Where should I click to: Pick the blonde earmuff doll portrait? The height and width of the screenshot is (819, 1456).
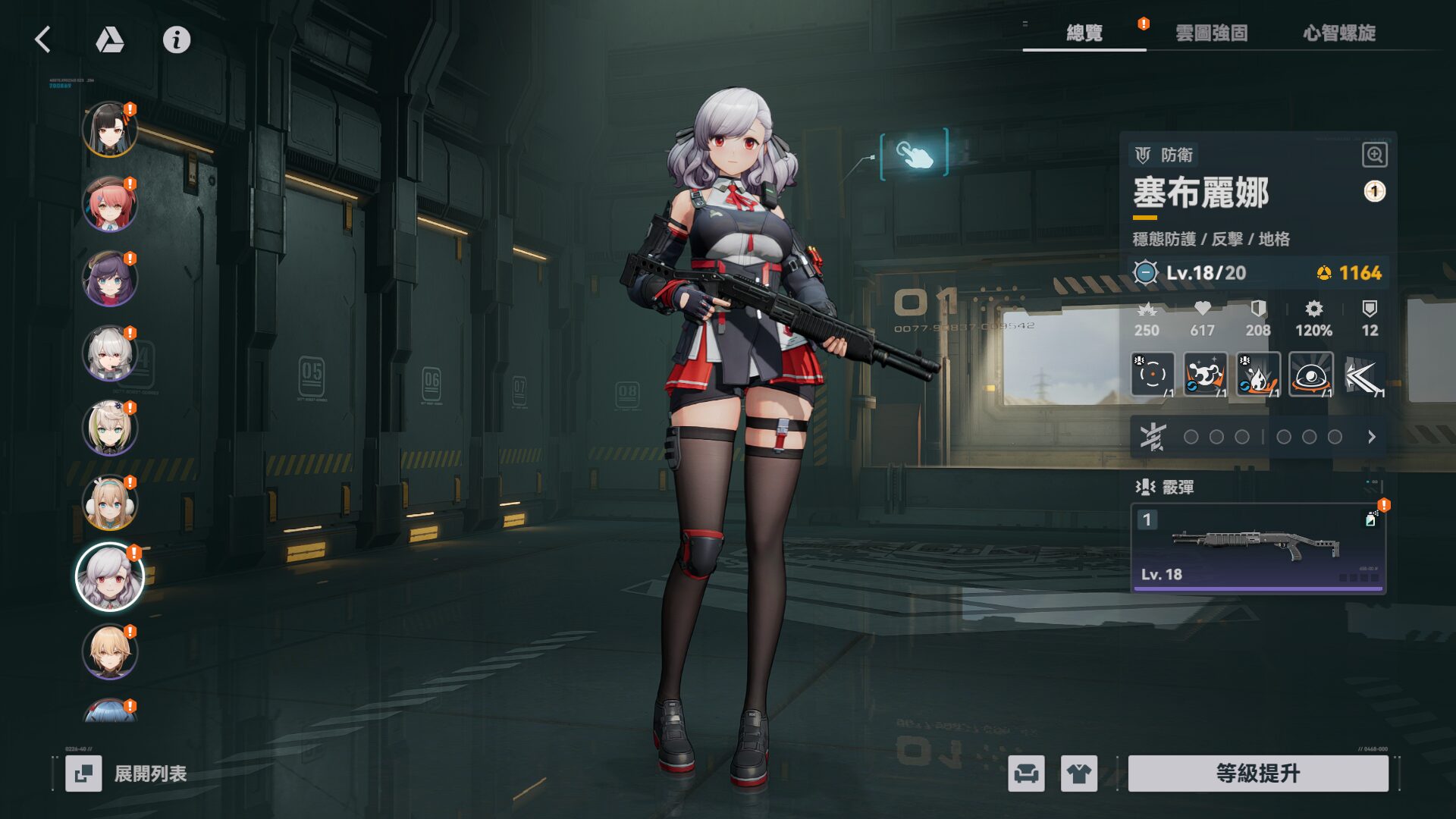110,503
